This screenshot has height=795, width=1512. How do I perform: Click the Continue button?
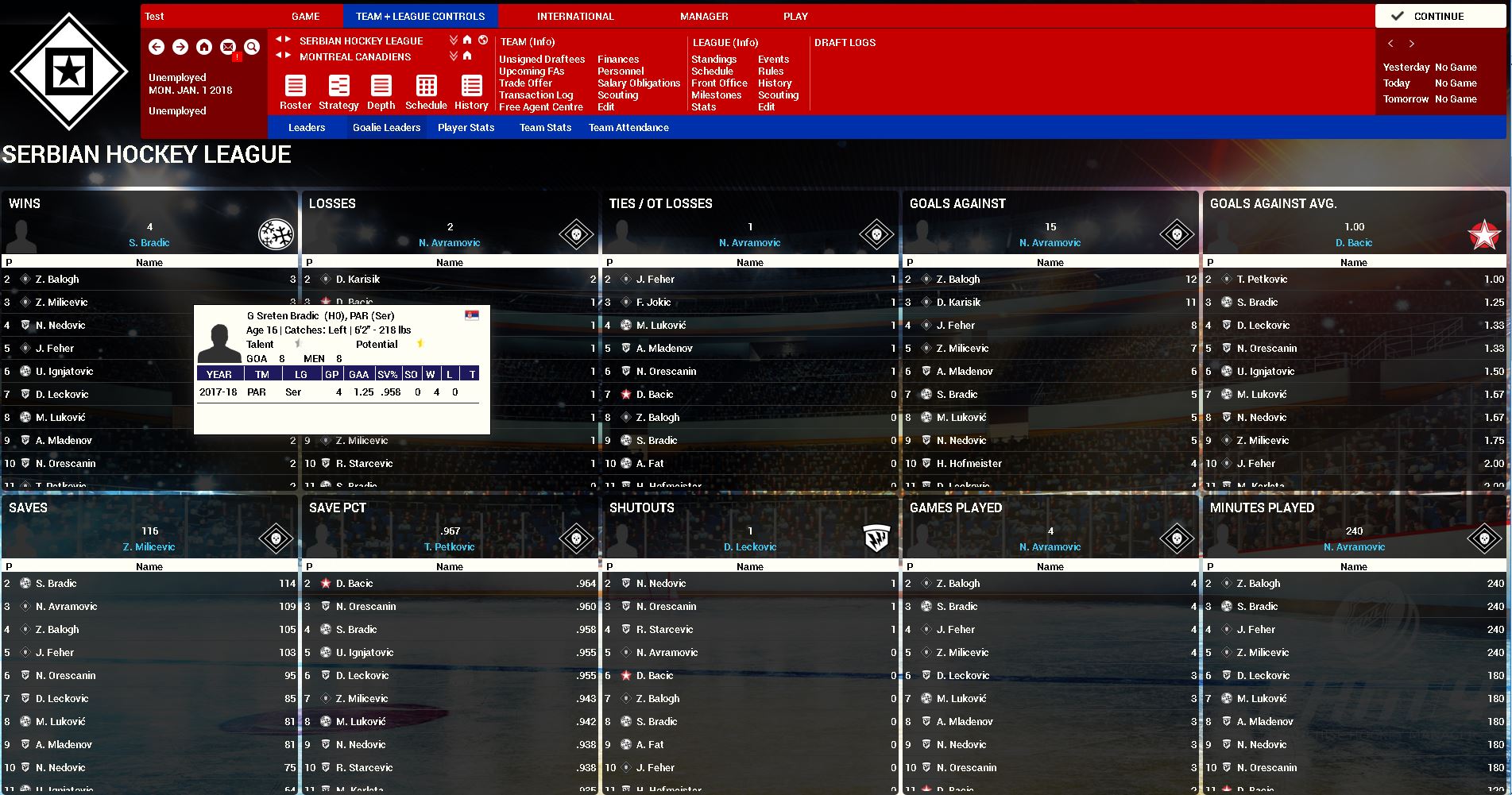pos(1438,16)
